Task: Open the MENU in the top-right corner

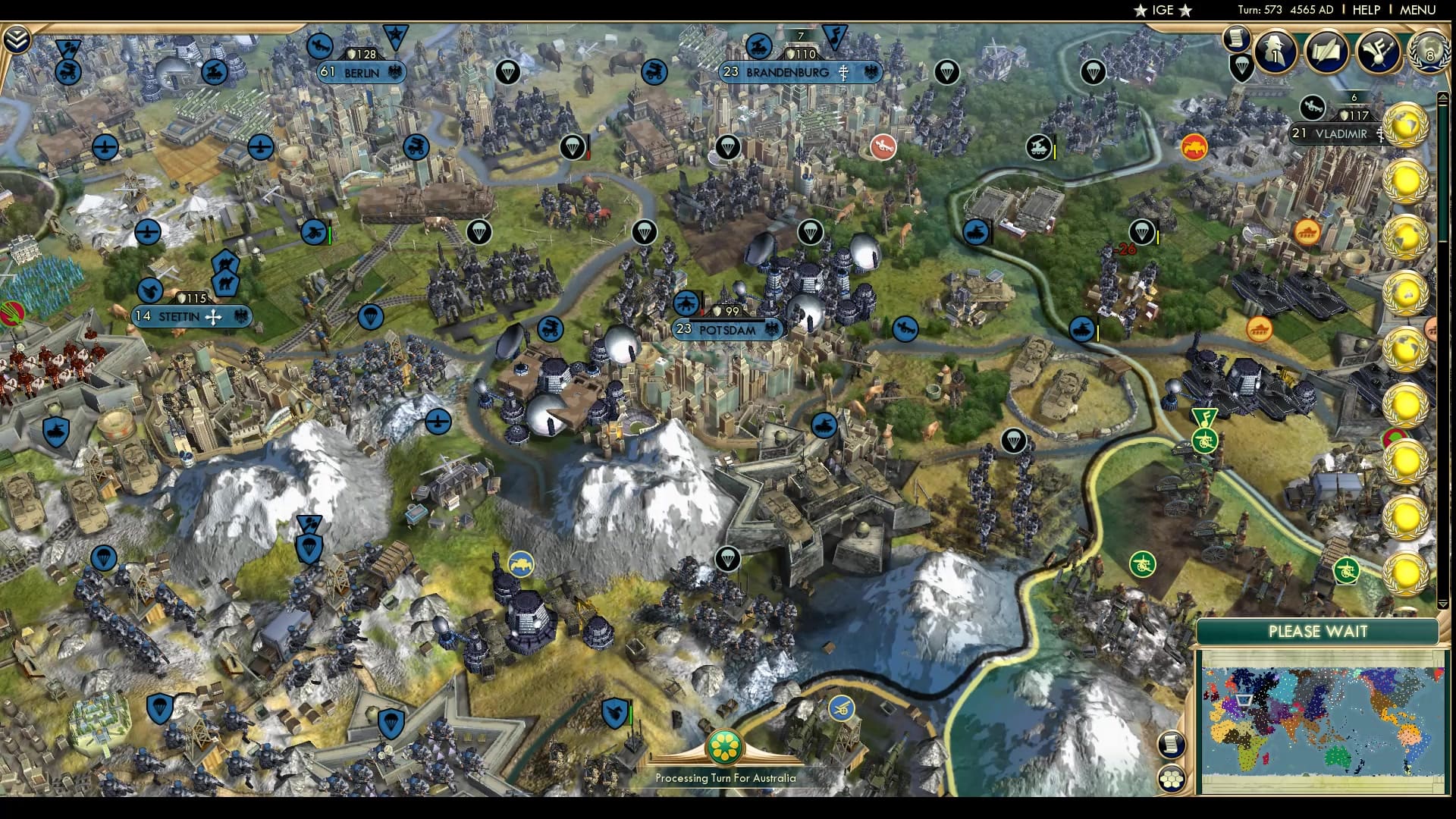Action: pyautogui.click(x=1417, y=10)
